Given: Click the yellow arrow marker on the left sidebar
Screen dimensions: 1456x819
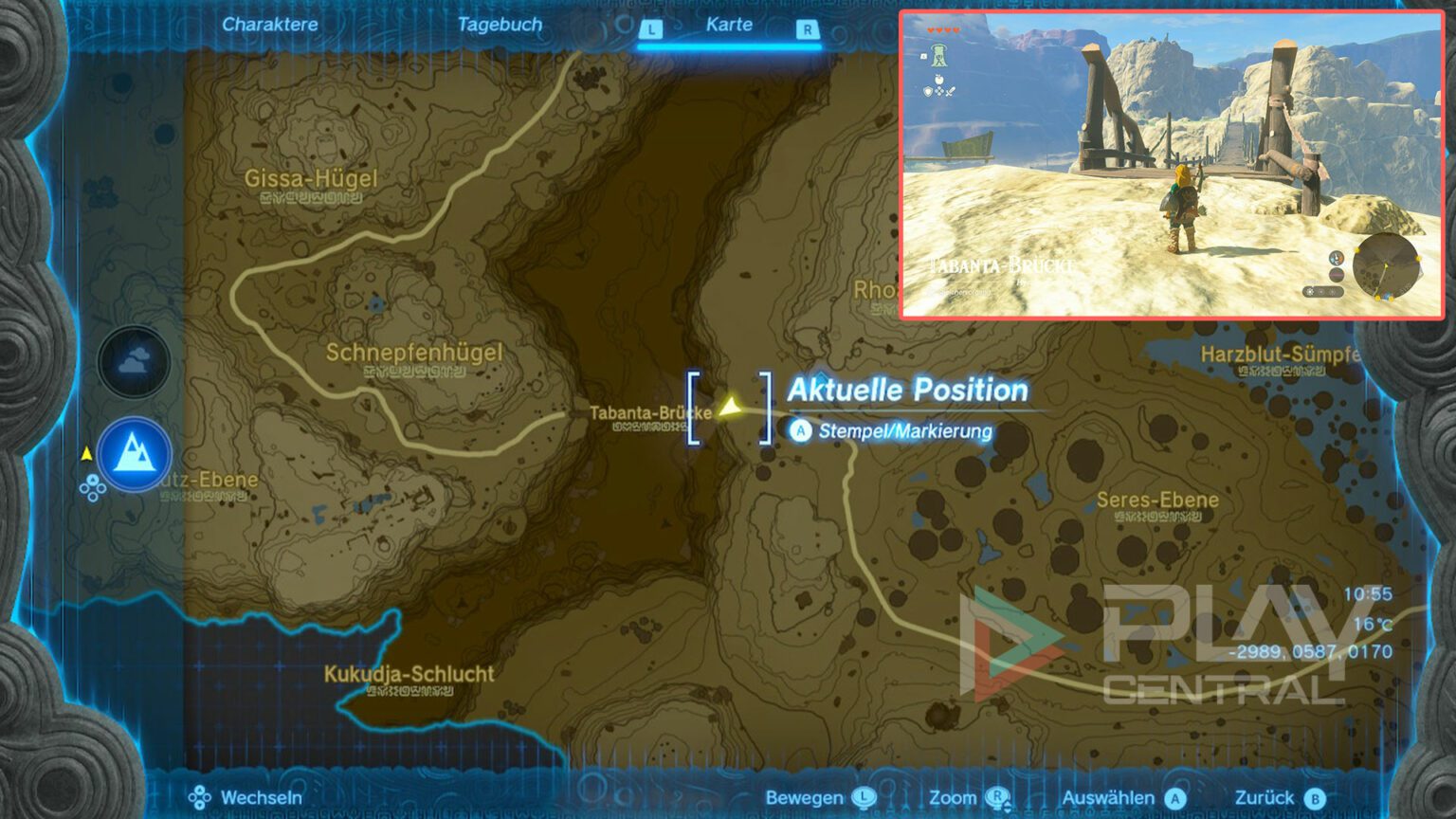Looking at the screenshot, I should pyautogui.click(x=86, y=453).
